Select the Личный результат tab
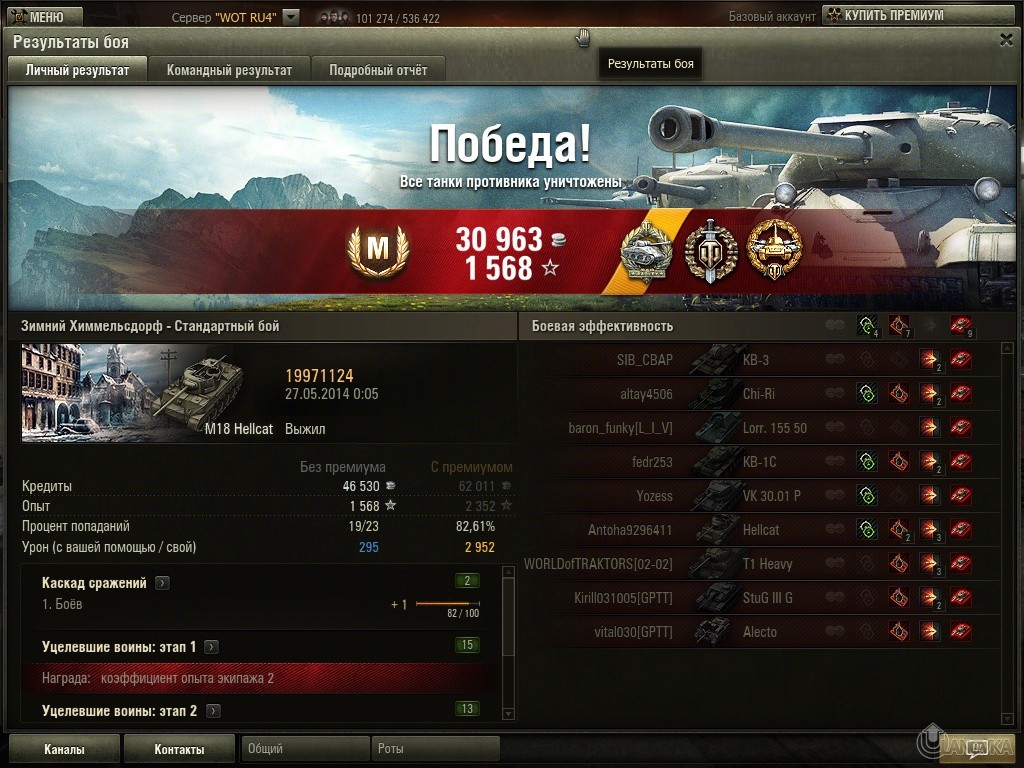Screen dimensions: 1024x768 pos(77,70)
